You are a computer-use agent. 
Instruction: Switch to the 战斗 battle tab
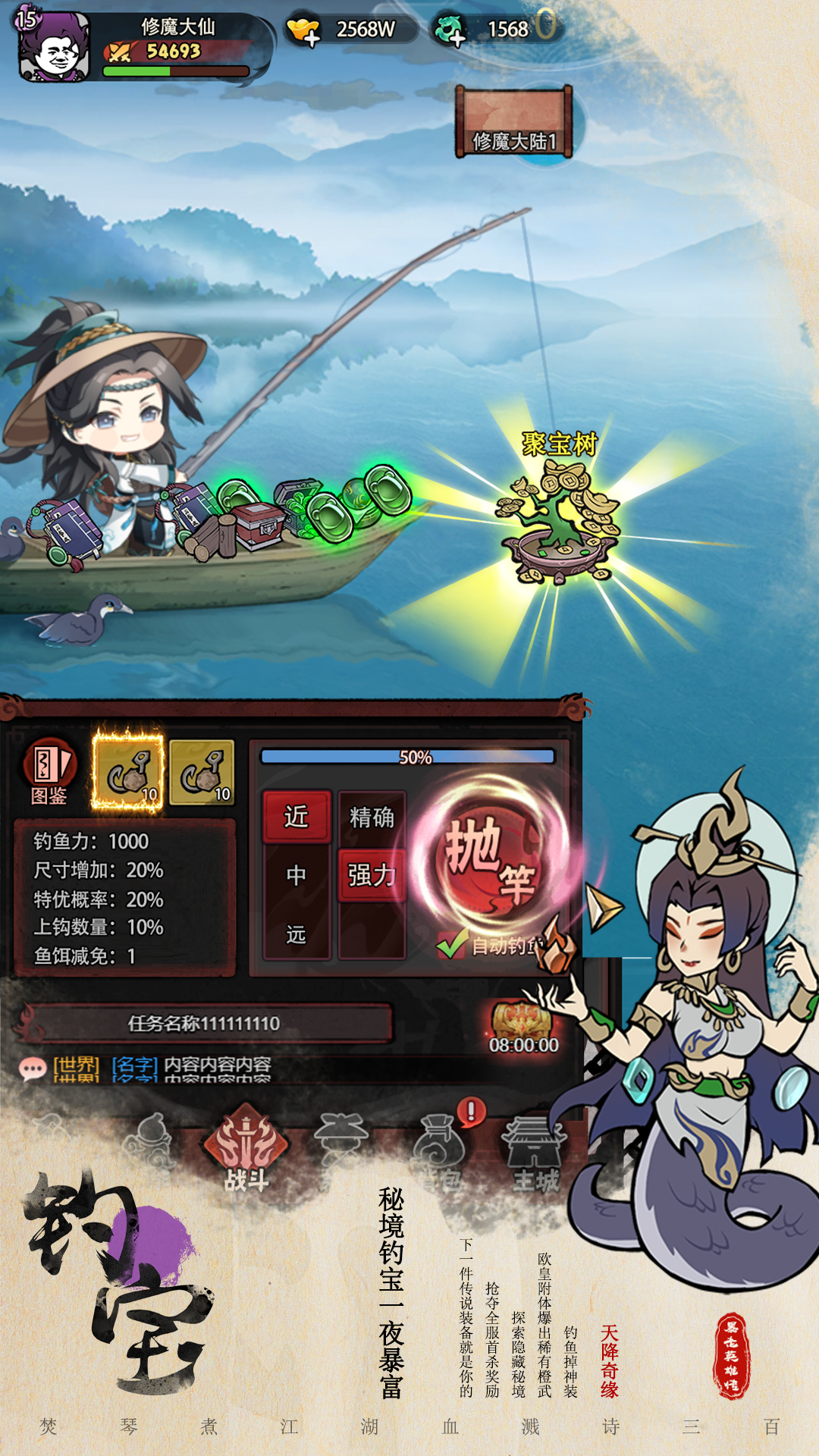(x=246, y=1150)
